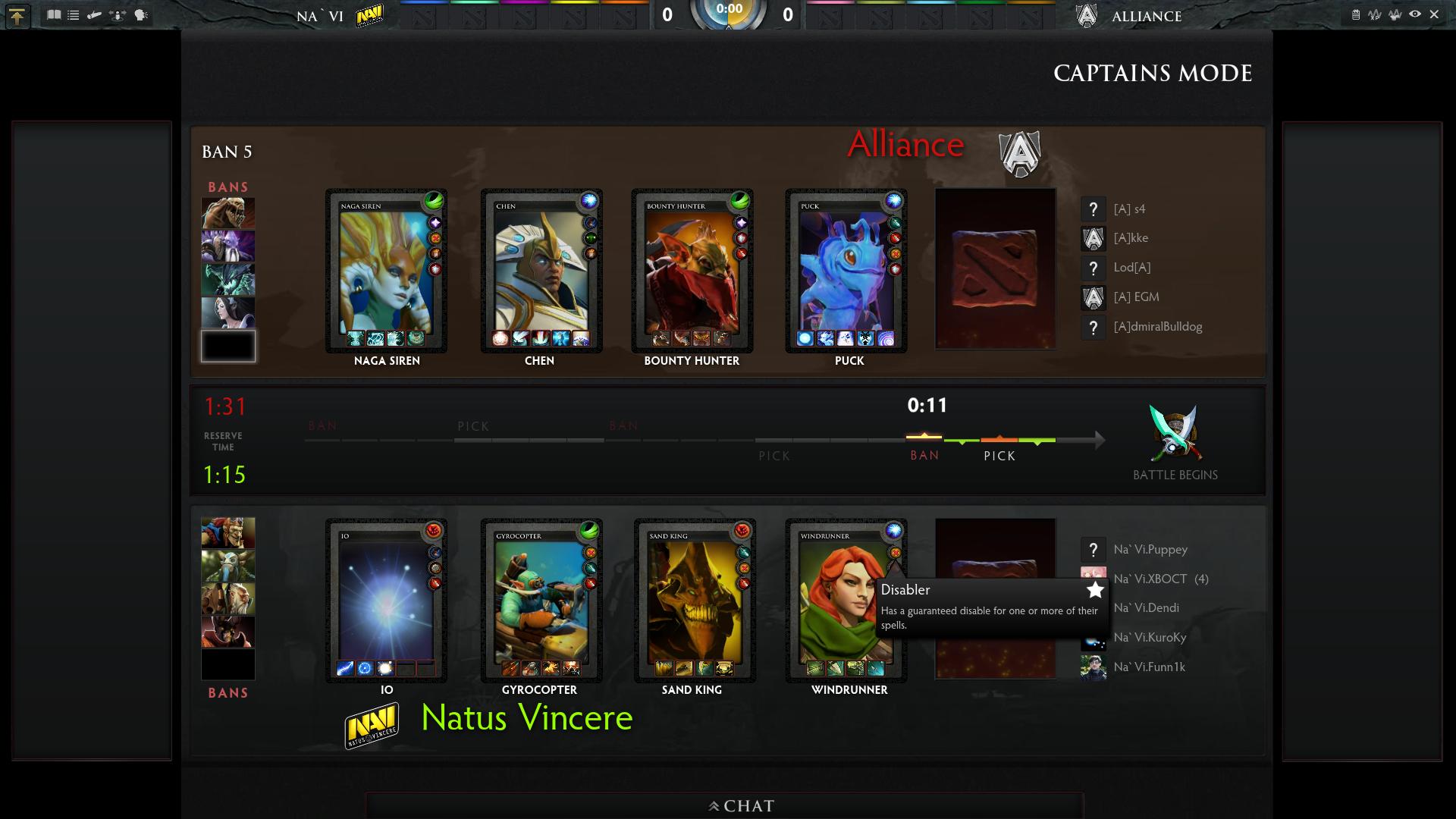Toggle the eye spectator icon
The width and height of the screenshot is (1456, 819).
pyautogui.click(x=1415, y=14)
